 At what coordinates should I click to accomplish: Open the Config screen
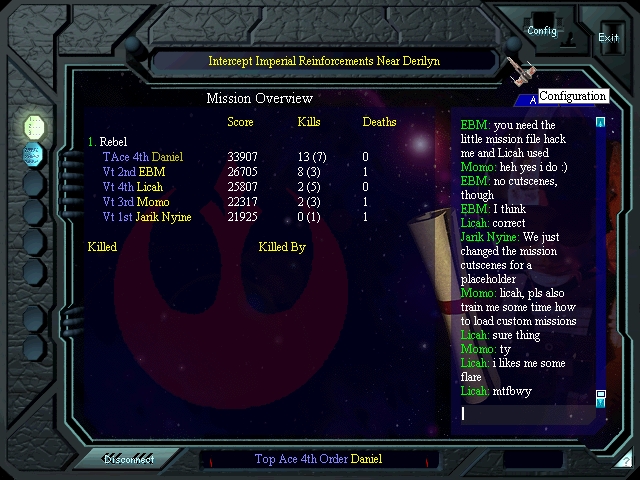tap(542, 30)
